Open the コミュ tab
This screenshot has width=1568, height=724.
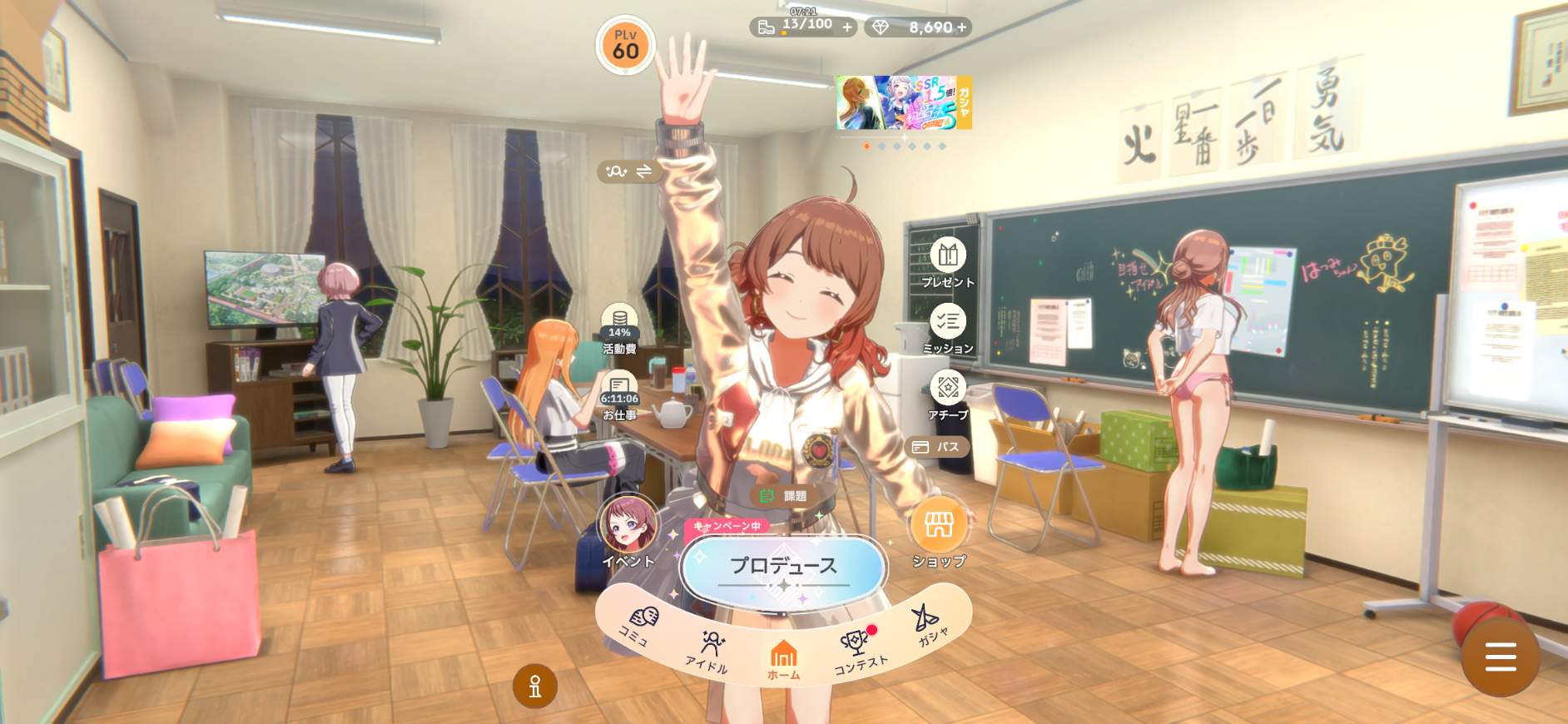pos(641,624)
